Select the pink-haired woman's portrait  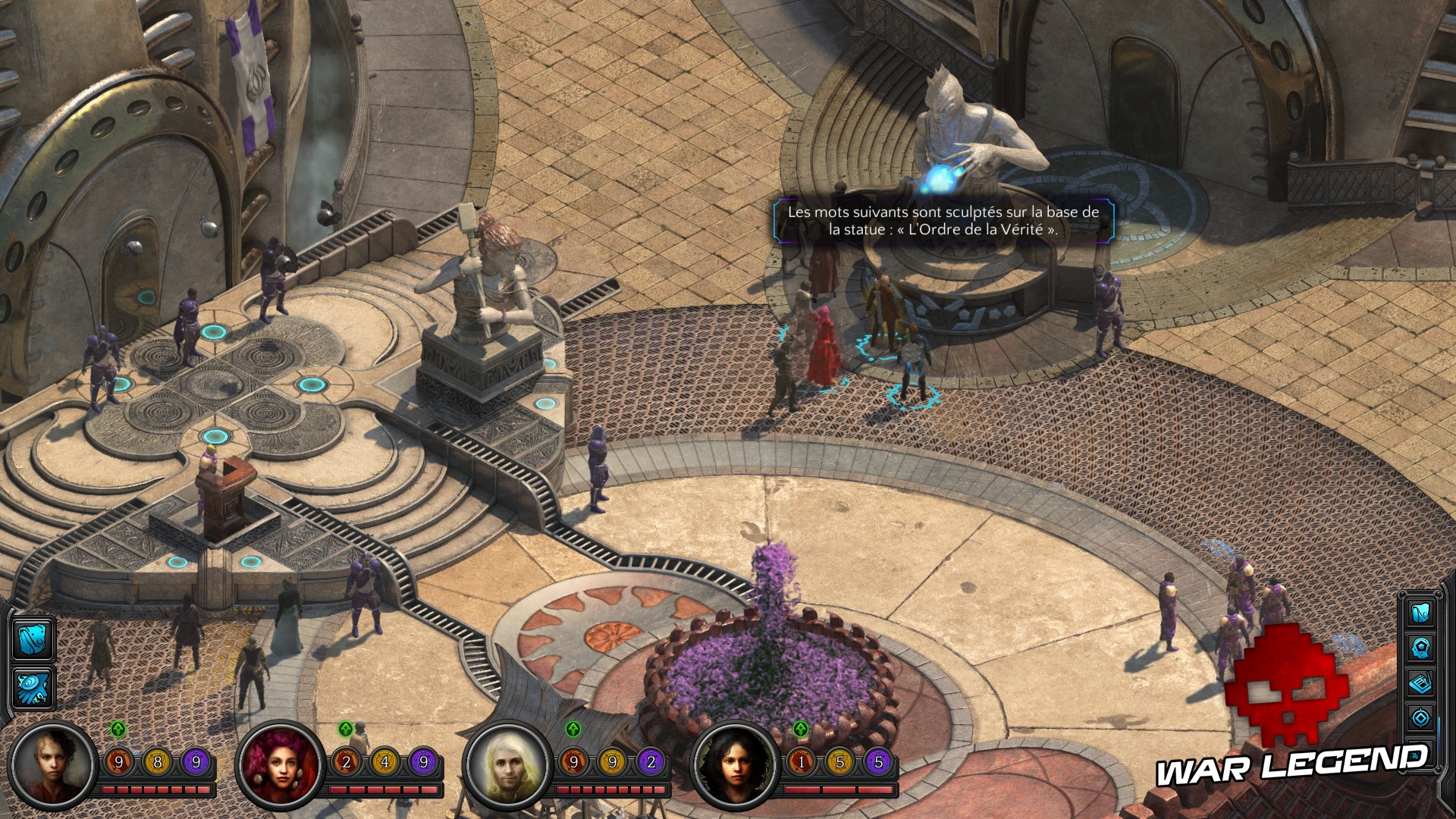[281, 765]
